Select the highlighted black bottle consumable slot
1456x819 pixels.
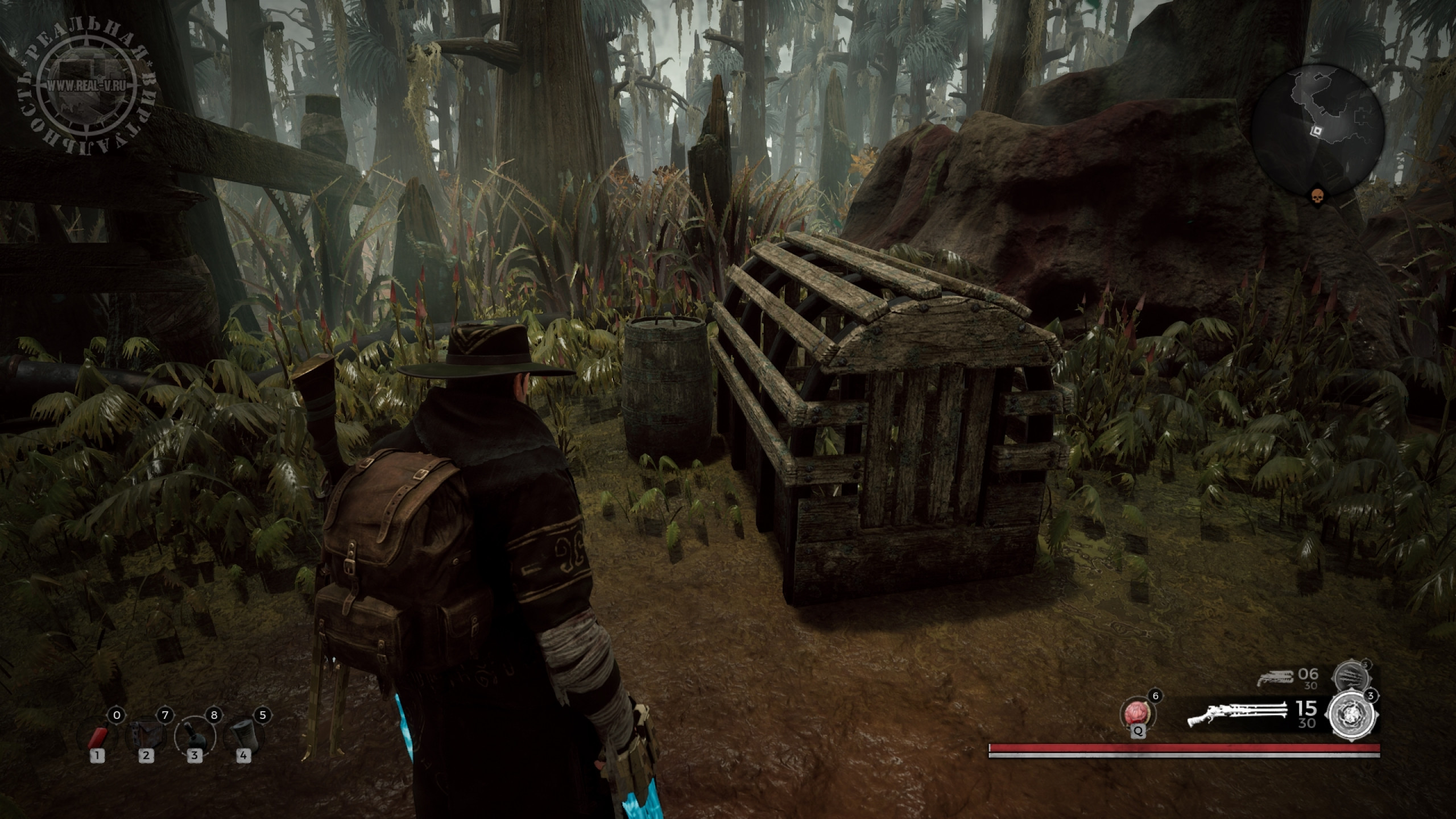tap(195, 737)
